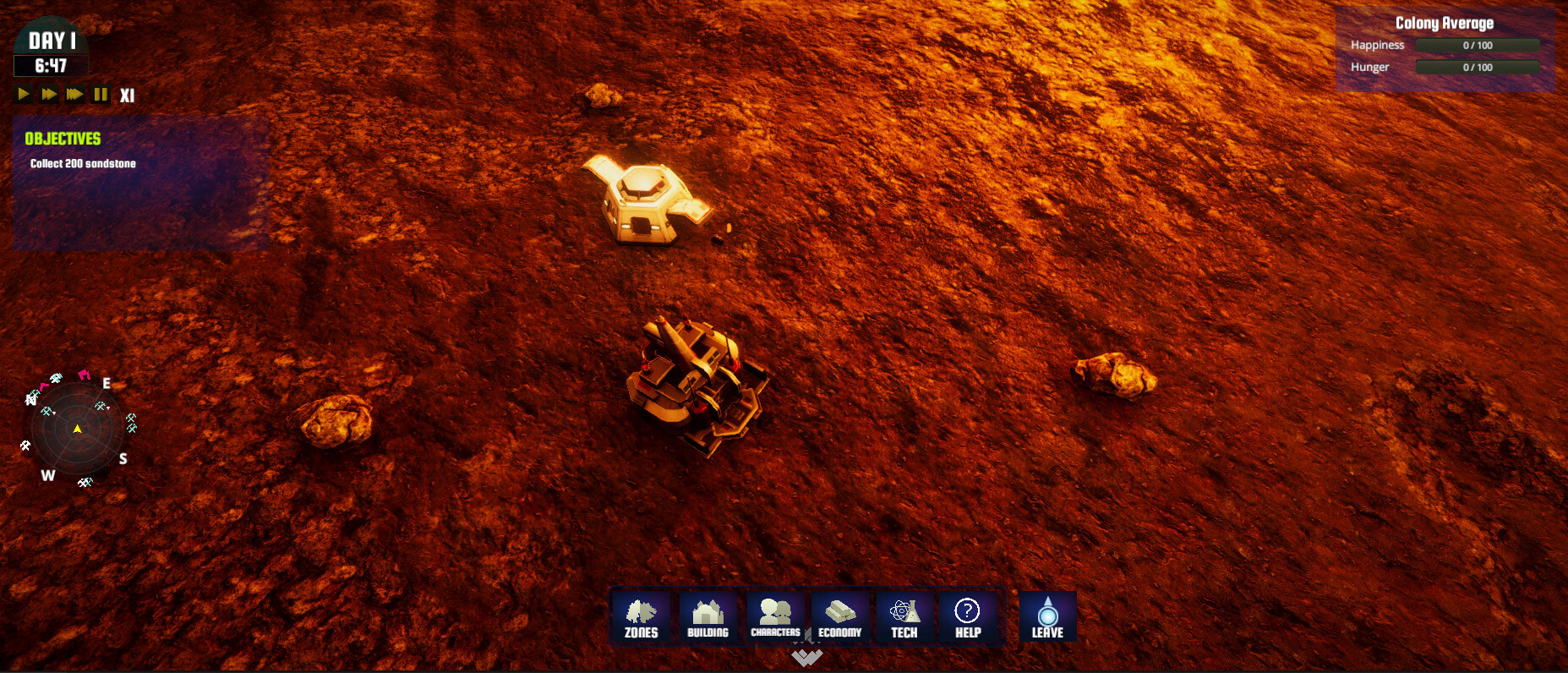Expand the Objectives panel
The width and height of the screenshot is (1568, 673).
coord(62,139)
